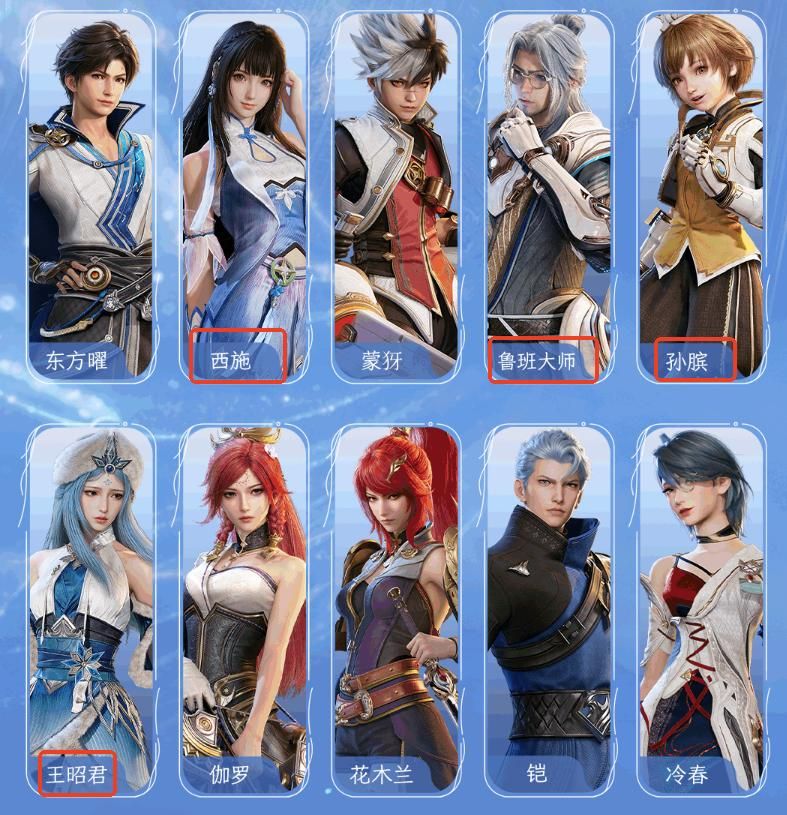This screenshot has width=787, height=815.
Task: Select the 东方曜 character card
Action: pos(90,200)
